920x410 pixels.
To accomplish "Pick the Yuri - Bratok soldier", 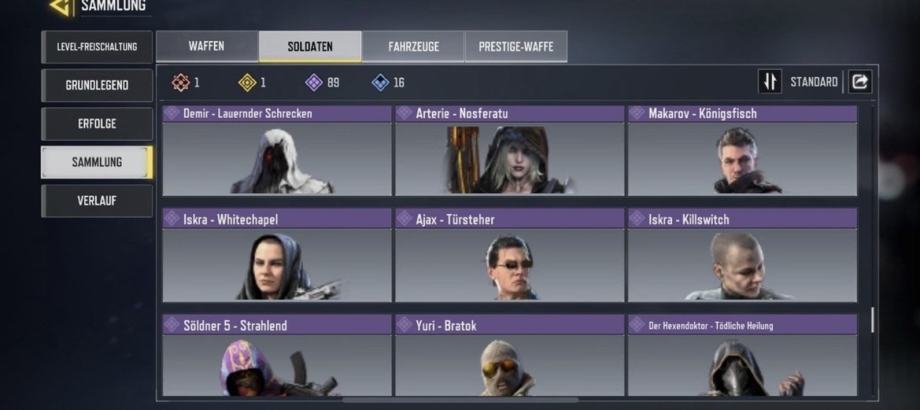I will point(510,357).
